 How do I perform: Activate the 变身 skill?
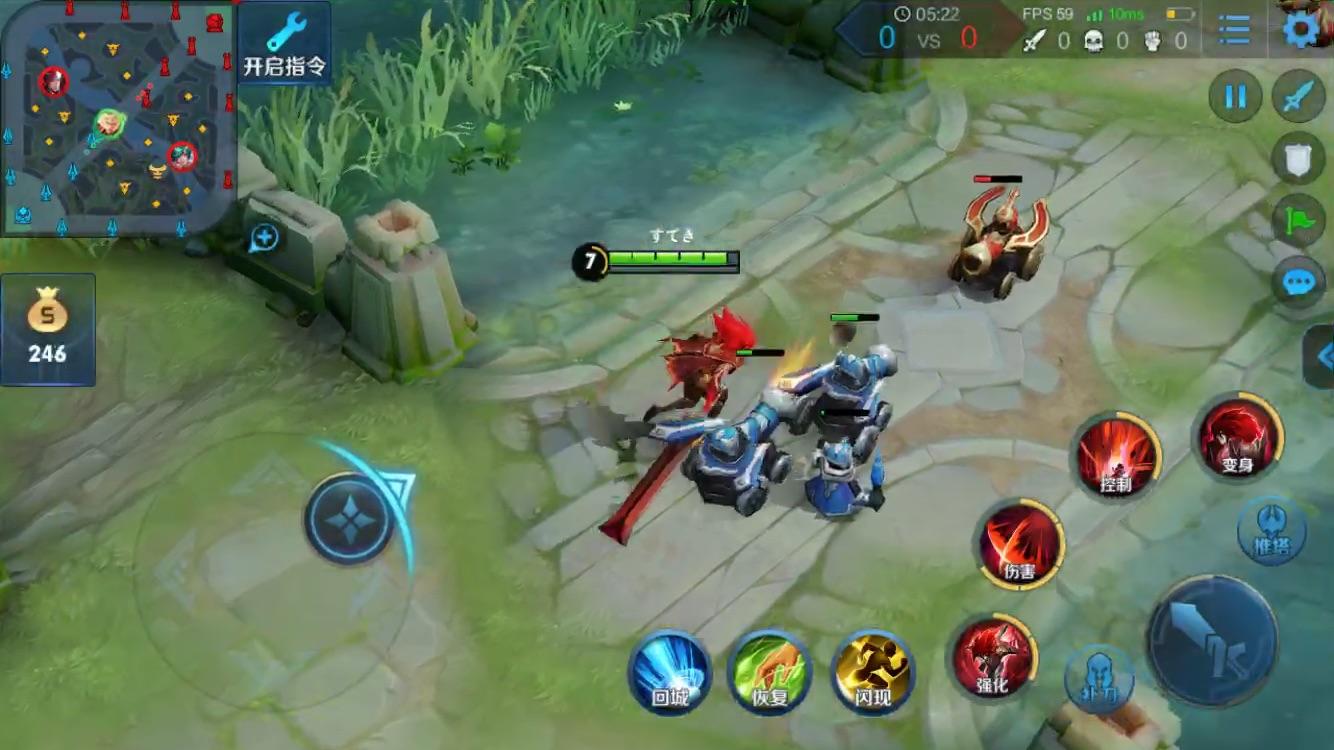pos(1237,439)
